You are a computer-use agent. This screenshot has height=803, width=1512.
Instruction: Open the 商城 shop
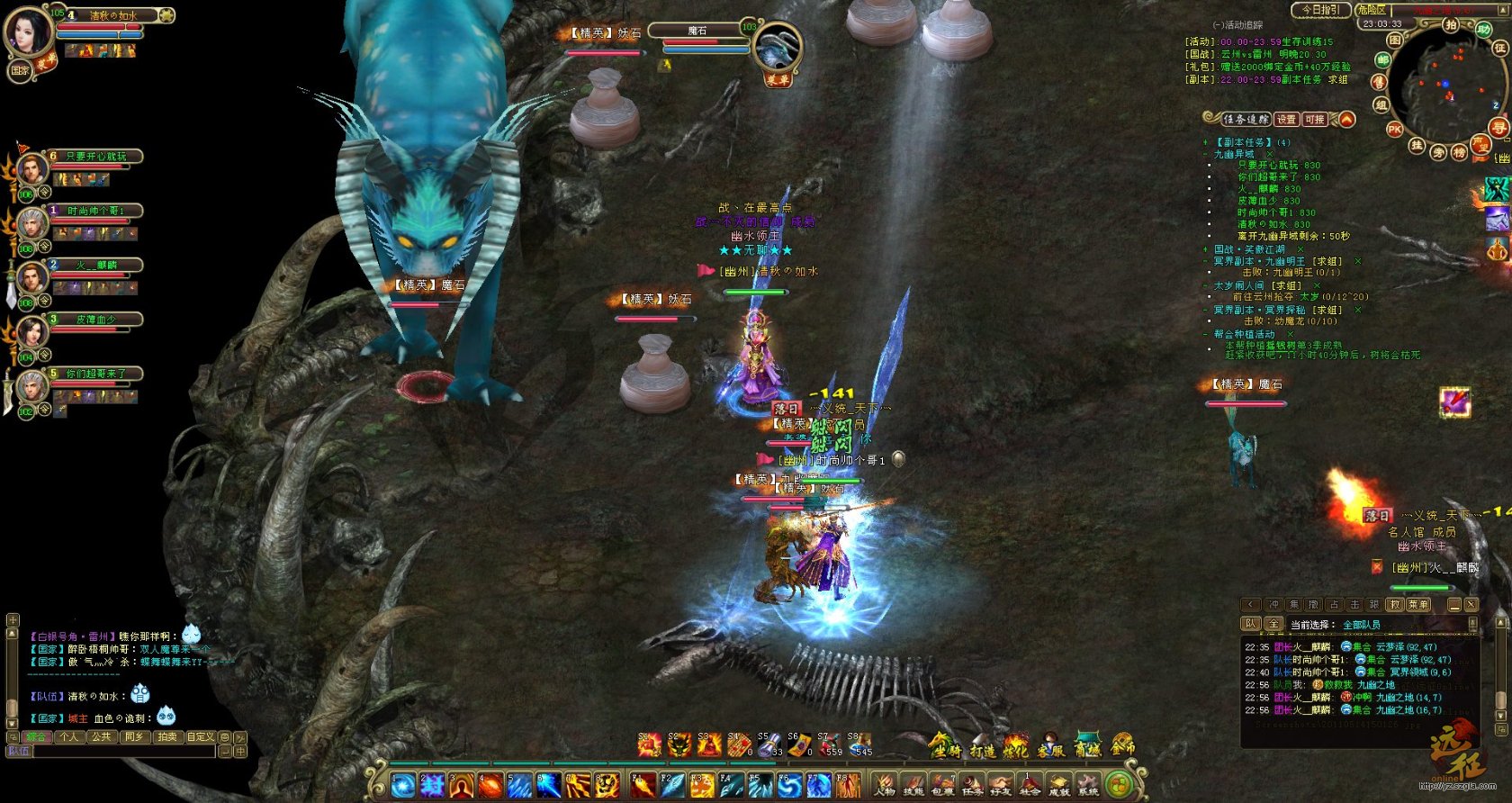1088,746
